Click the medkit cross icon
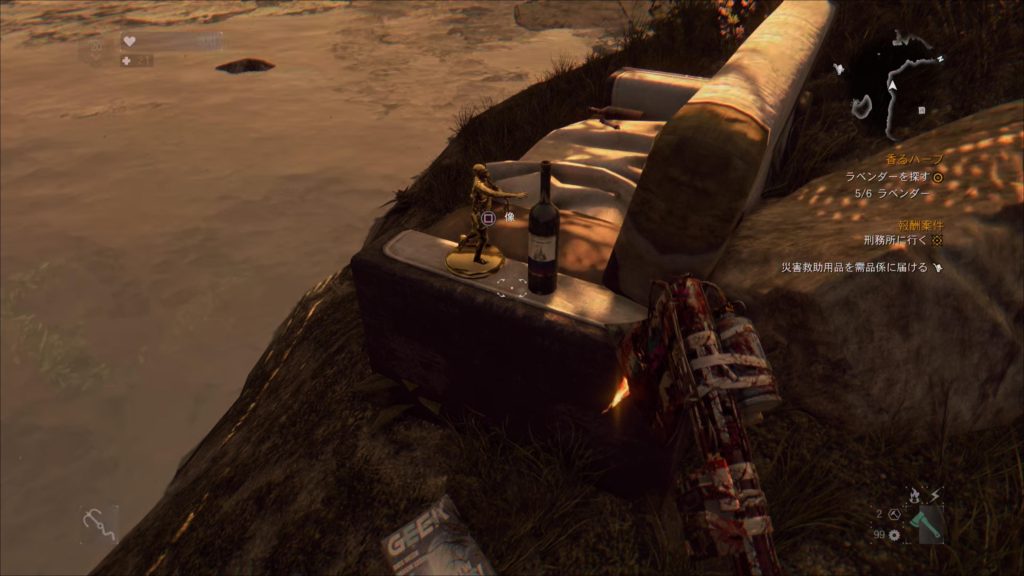 coord(127,61)
